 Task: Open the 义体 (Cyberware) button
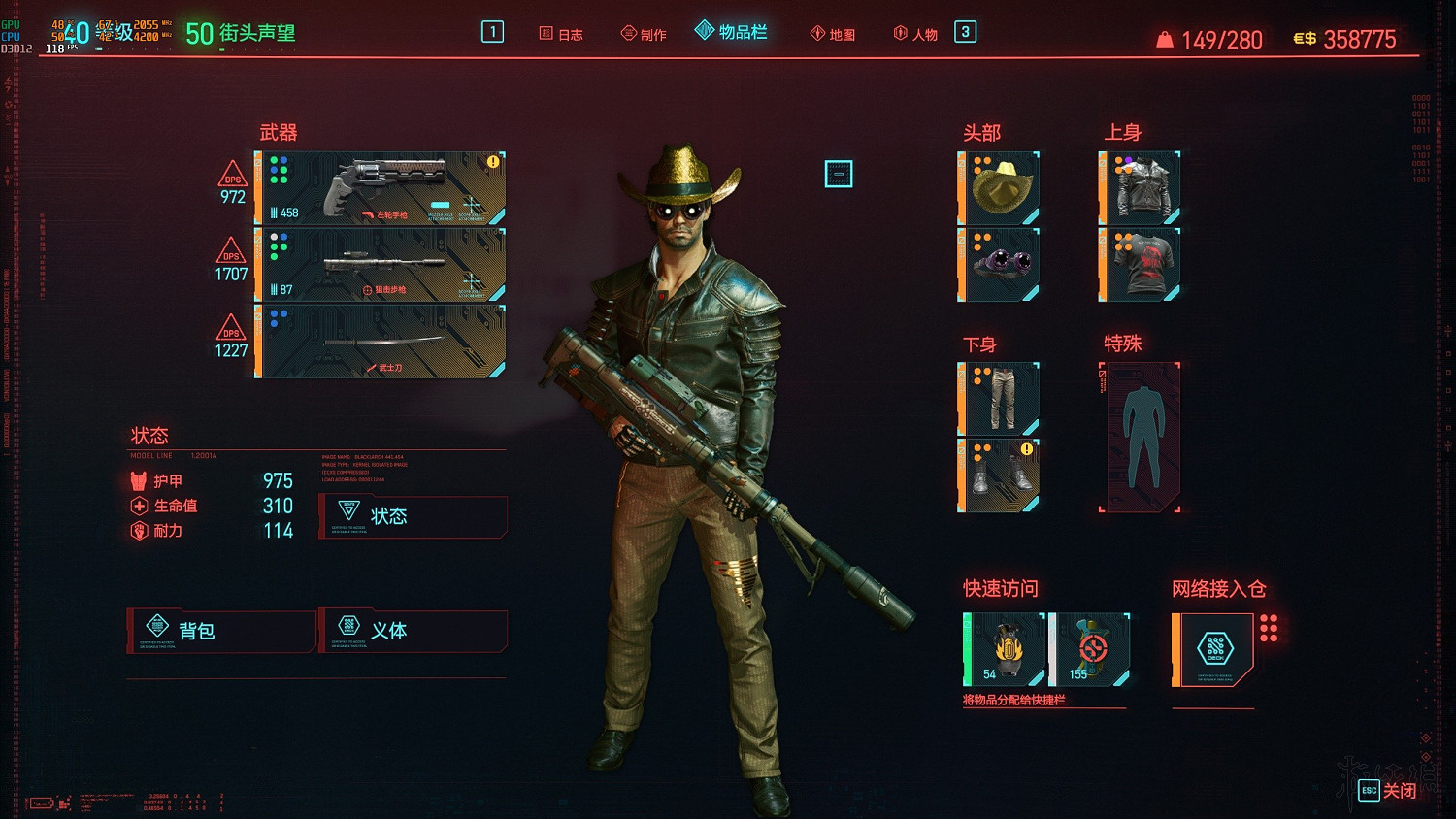coord(412,631)
